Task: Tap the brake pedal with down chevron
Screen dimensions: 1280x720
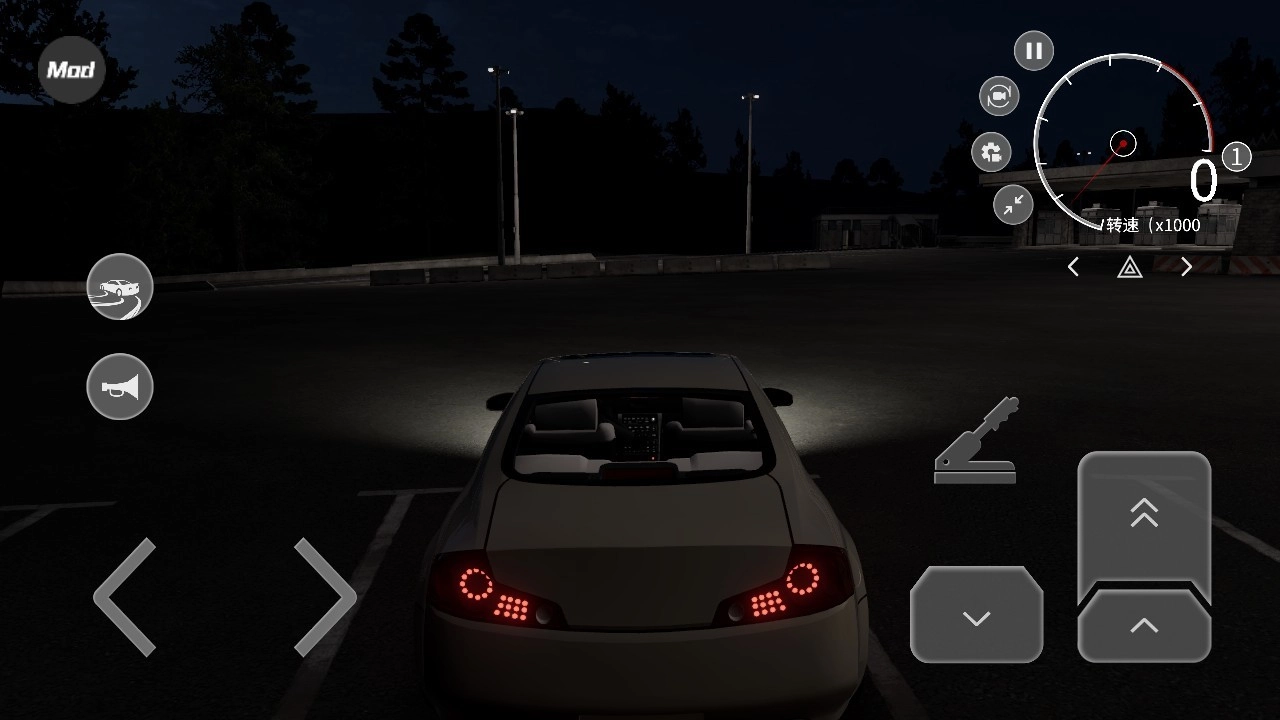Action: point(976,616)
